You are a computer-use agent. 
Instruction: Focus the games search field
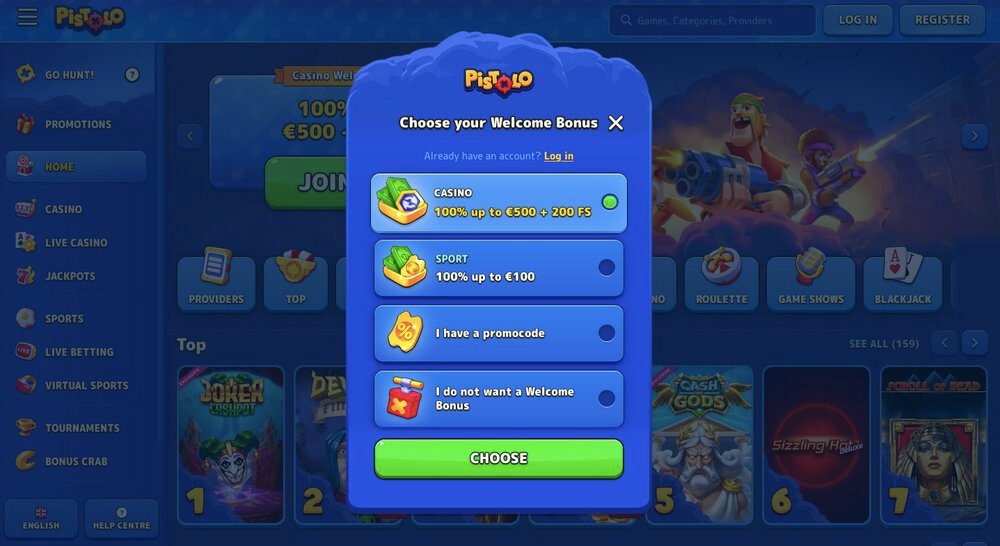coord(712,20)
